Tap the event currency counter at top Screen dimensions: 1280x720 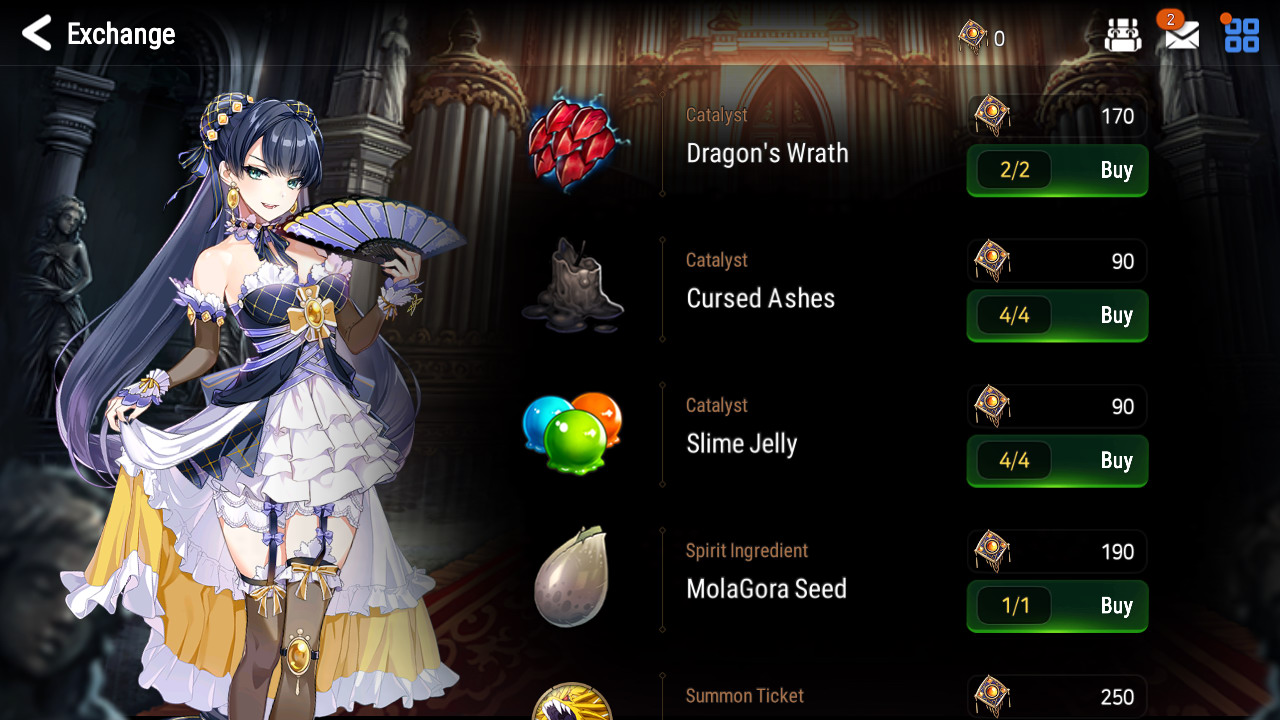coord(982,38)
